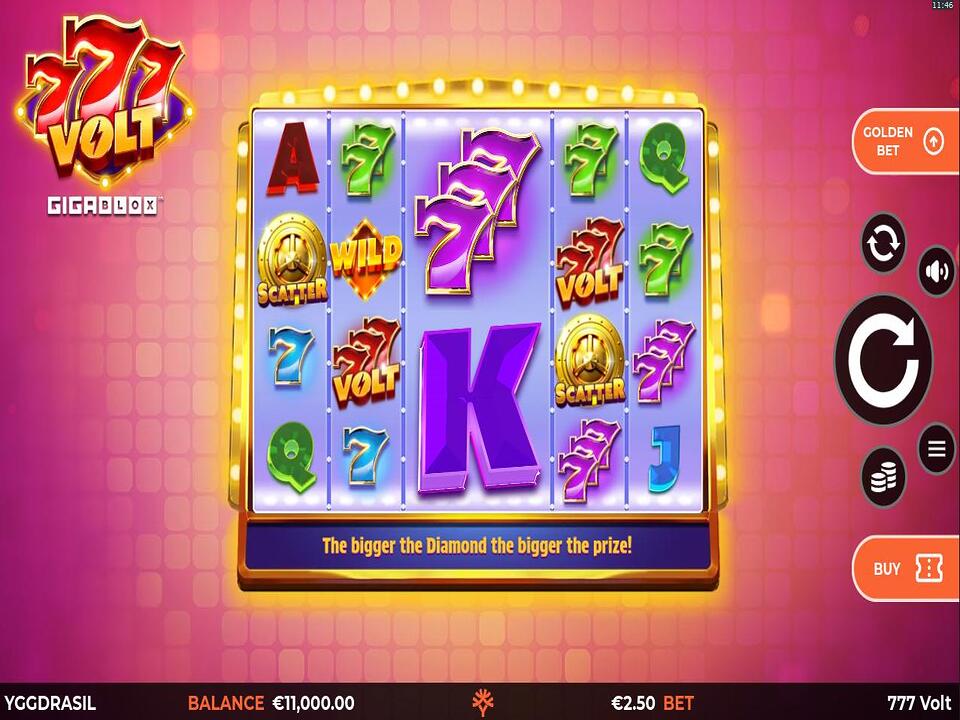The width and height of the screenshot is (960, 720).
Task: Open the hamburger menu
Action: click(936, 449)
